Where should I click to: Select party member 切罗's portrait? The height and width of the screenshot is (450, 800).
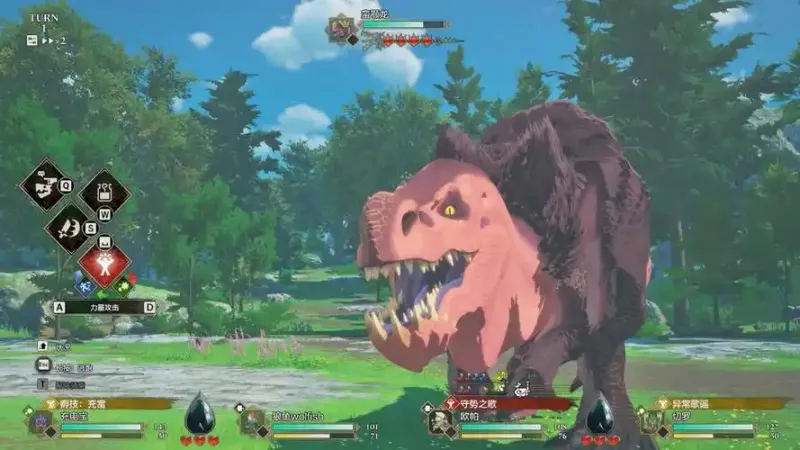click(x=651, y=421)
